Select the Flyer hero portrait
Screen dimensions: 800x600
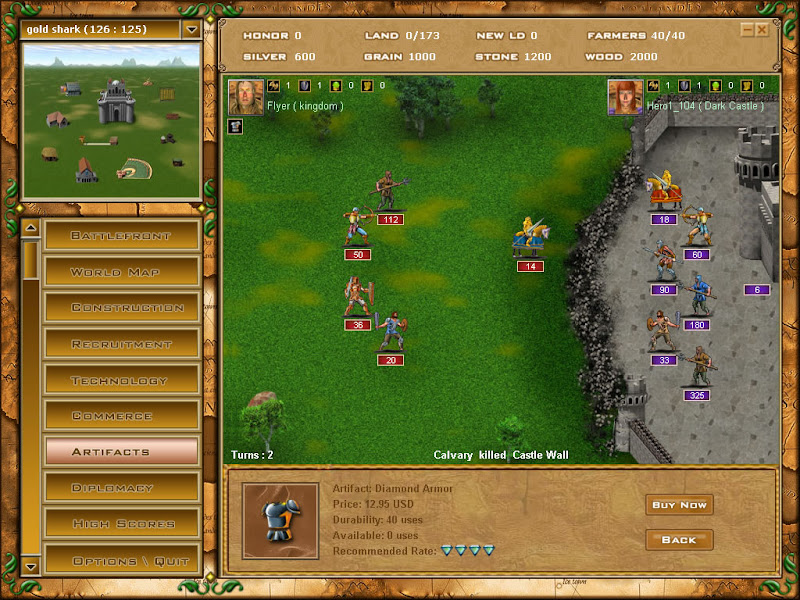click(x=246, y=97)
